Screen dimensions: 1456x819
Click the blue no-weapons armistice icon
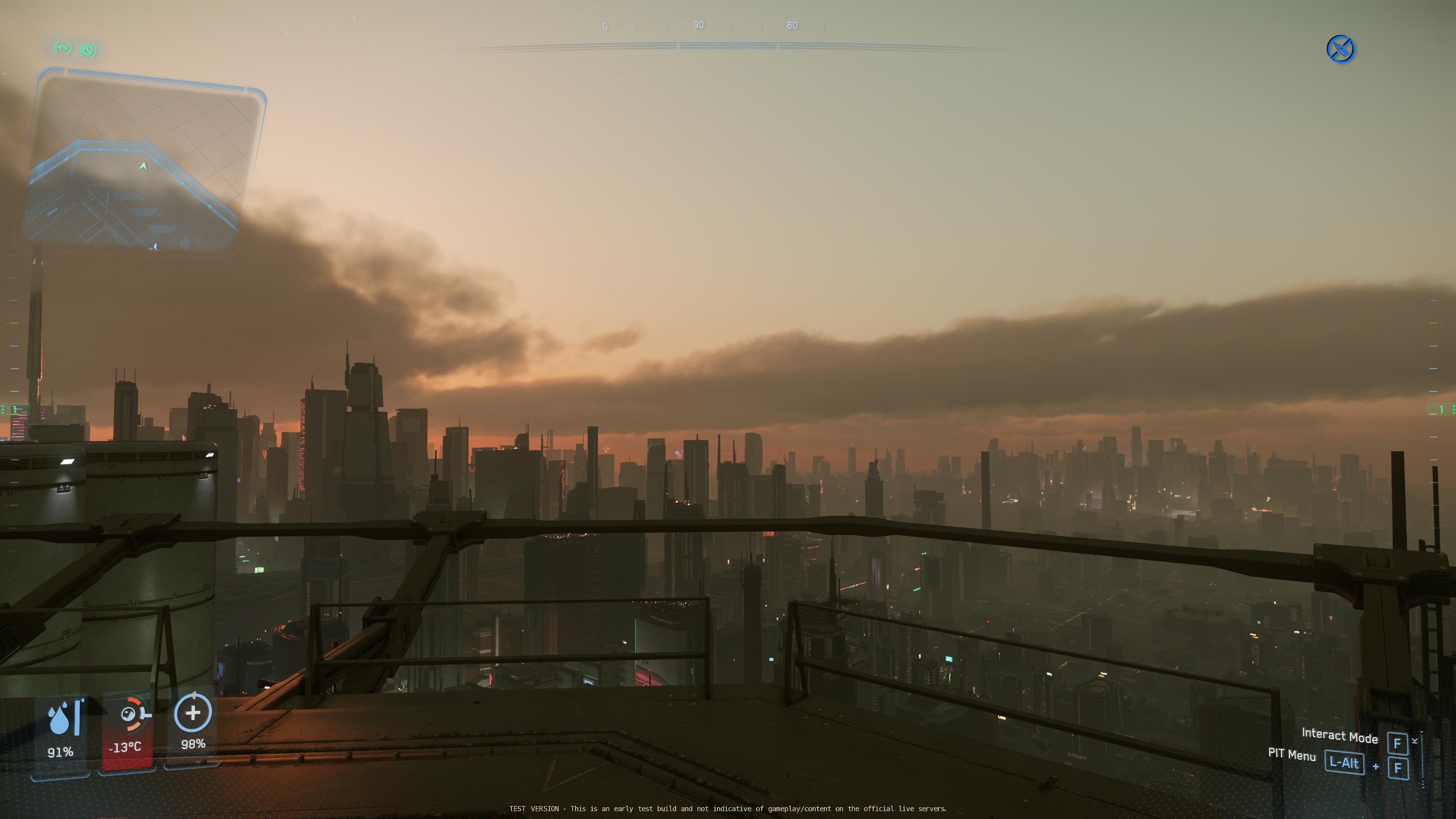coord(1340,49)
